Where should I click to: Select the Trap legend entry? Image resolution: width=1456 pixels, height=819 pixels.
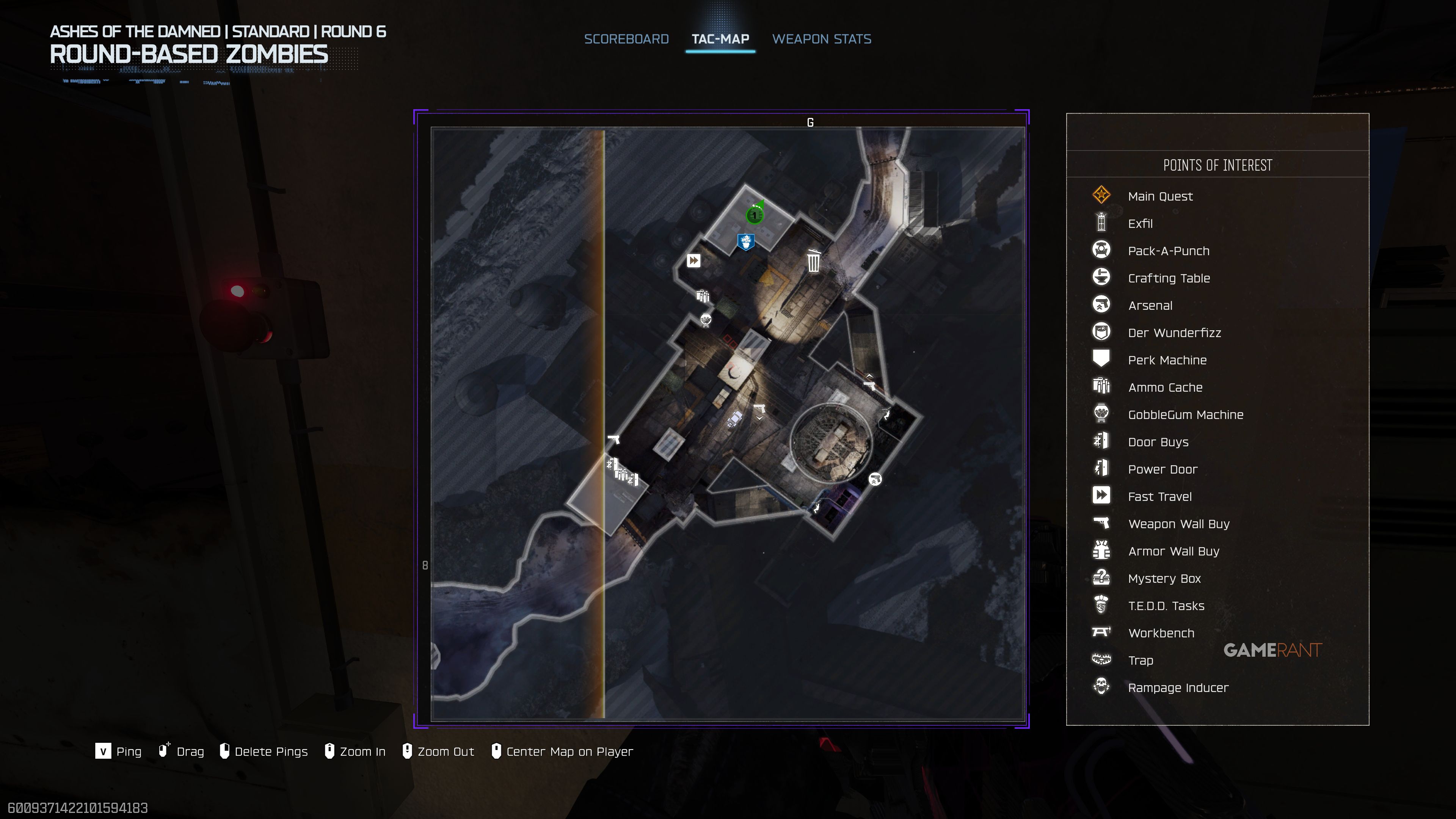1140,660
